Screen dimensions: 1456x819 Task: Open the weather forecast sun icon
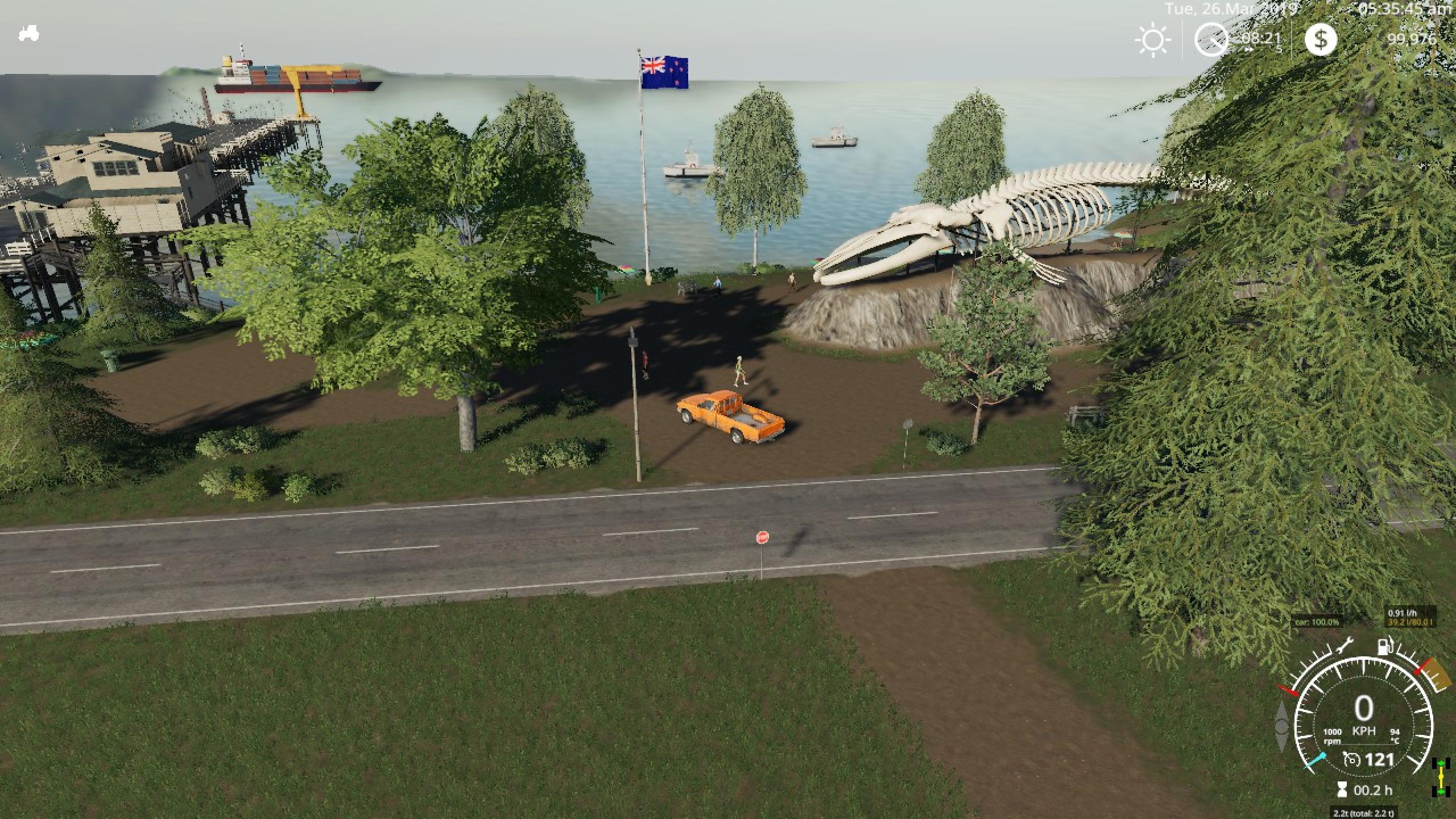[1152, 41]
